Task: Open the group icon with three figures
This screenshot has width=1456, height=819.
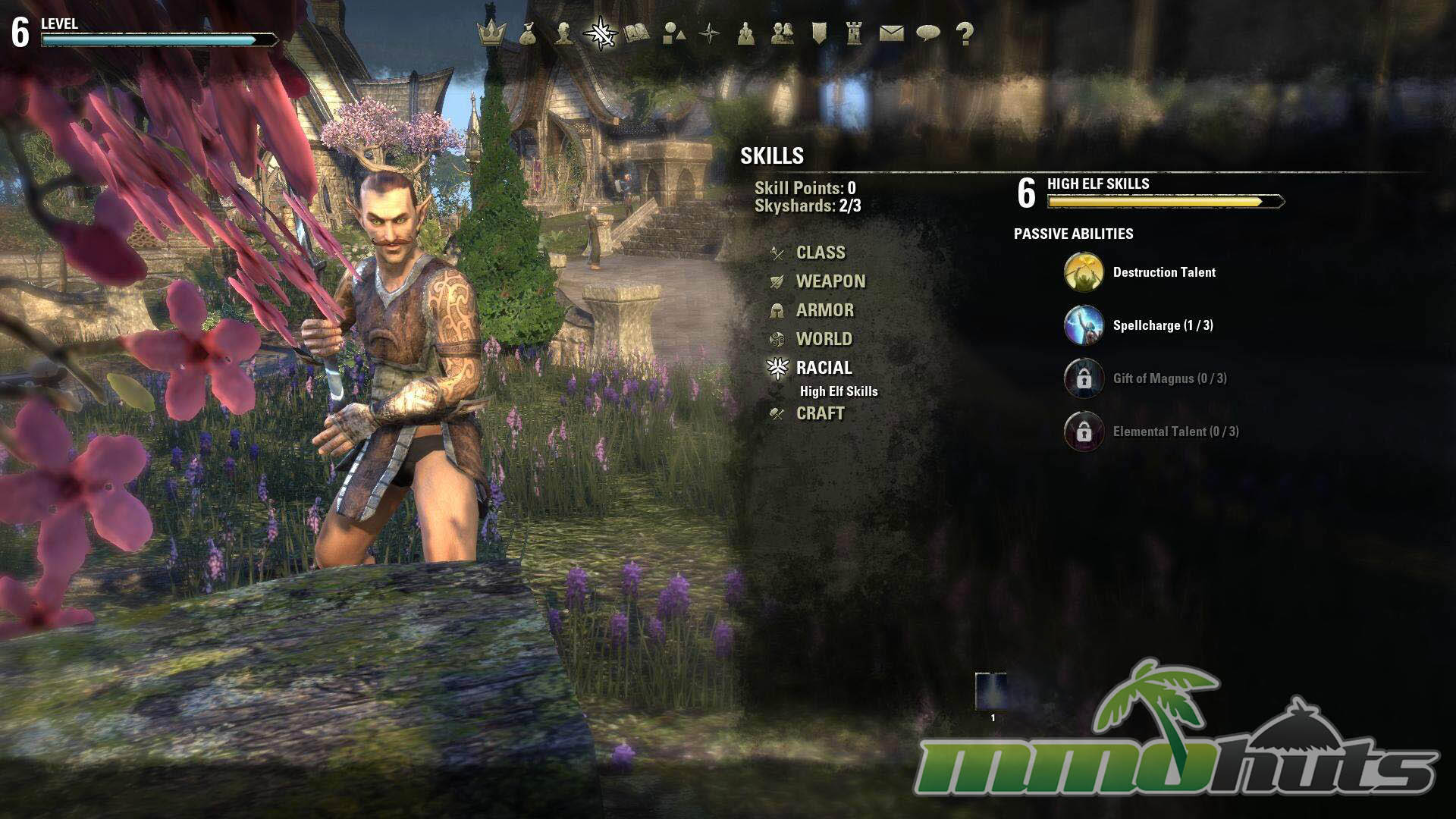Action: click(x=746, y=33)
